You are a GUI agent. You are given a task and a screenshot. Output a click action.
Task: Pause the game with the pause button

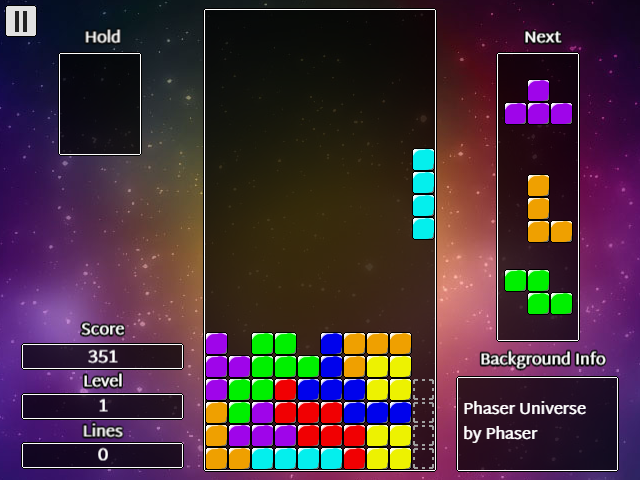21,21
